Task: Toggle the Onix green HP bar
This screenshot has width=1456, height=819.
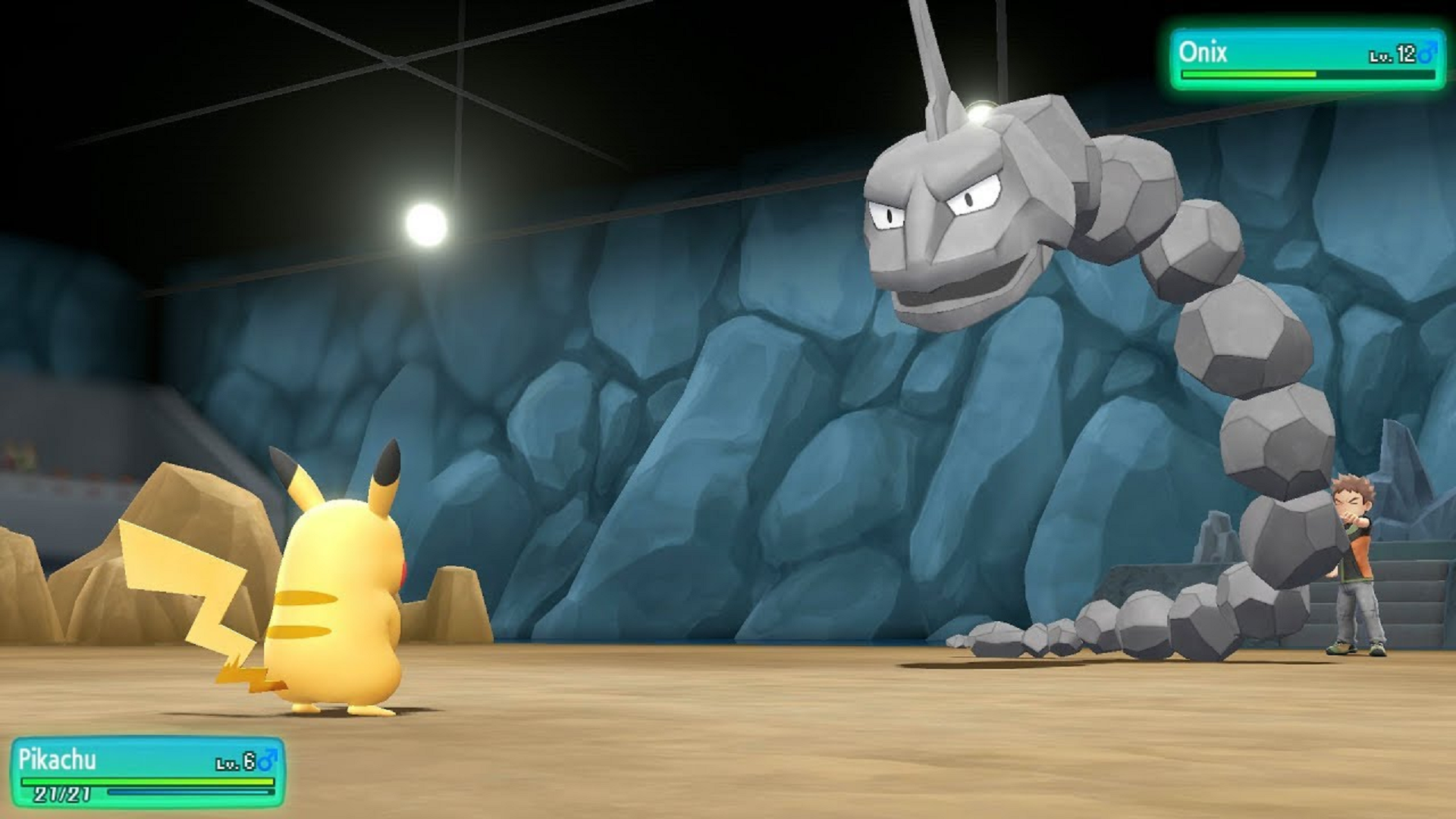Action: click(x=1251, y=74)
